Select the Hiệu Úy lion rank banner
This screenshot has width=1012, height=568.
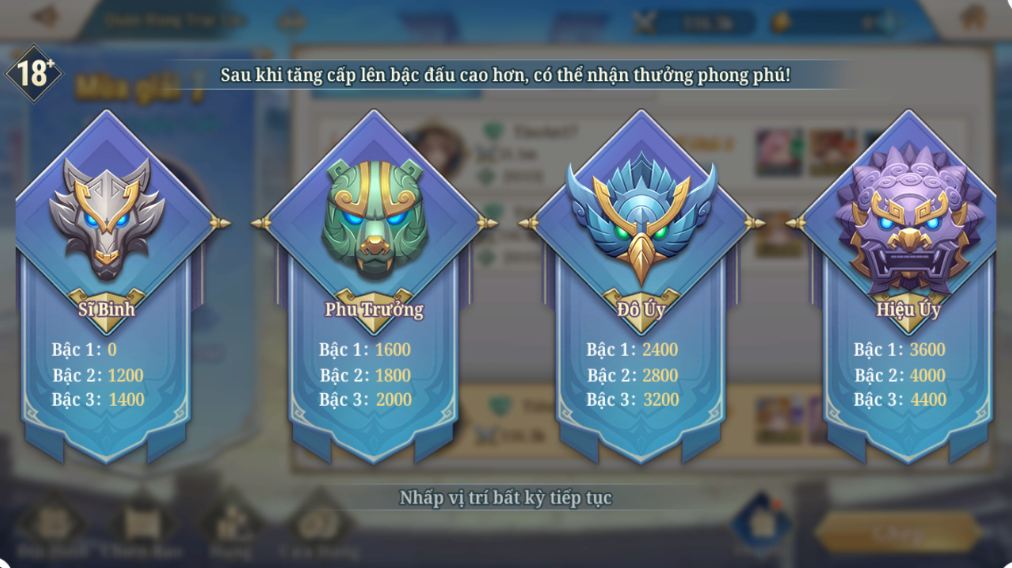[907, 300]
